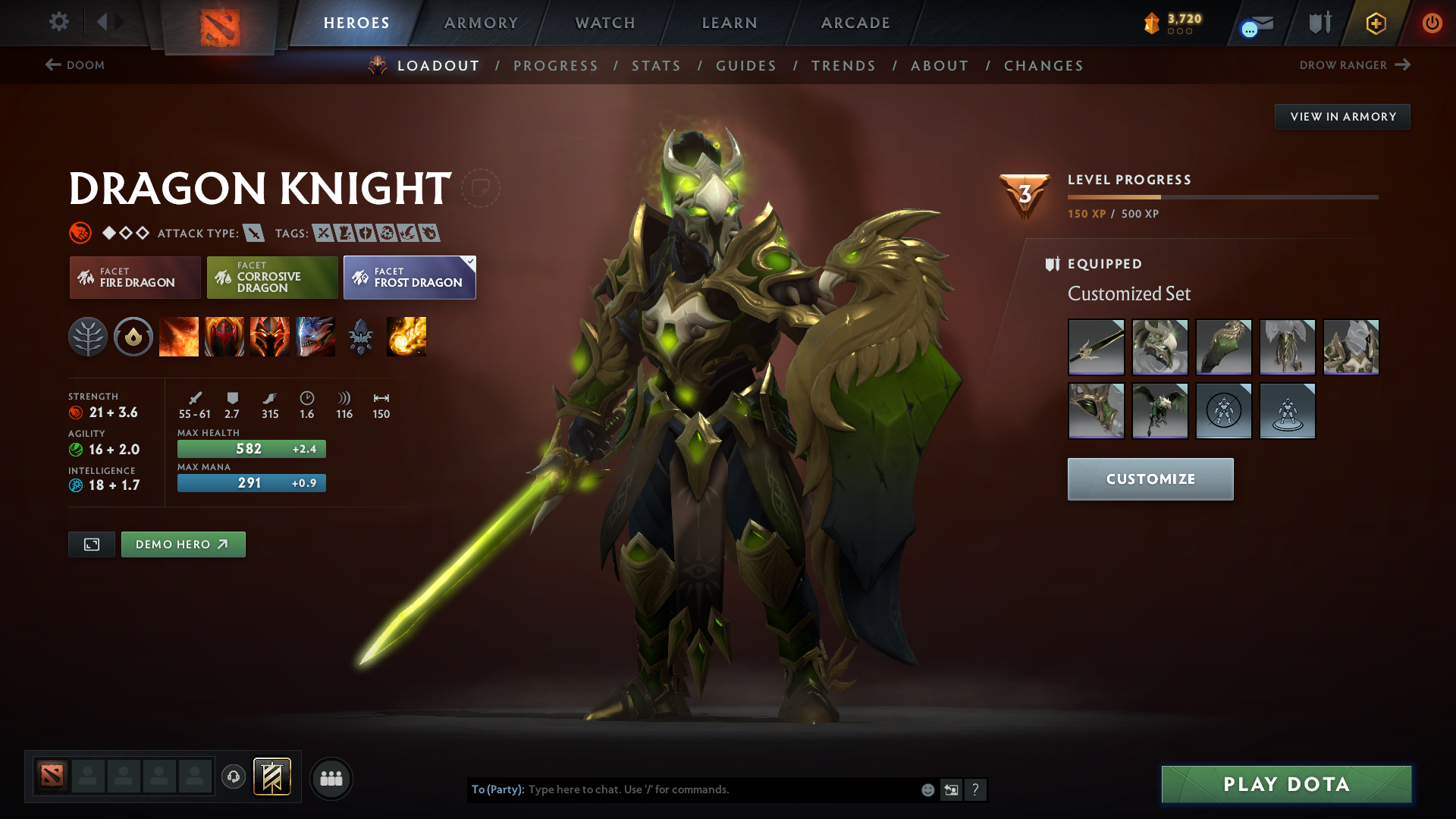
Task: Switch to the STATS tab
Action: coord(656,66)
